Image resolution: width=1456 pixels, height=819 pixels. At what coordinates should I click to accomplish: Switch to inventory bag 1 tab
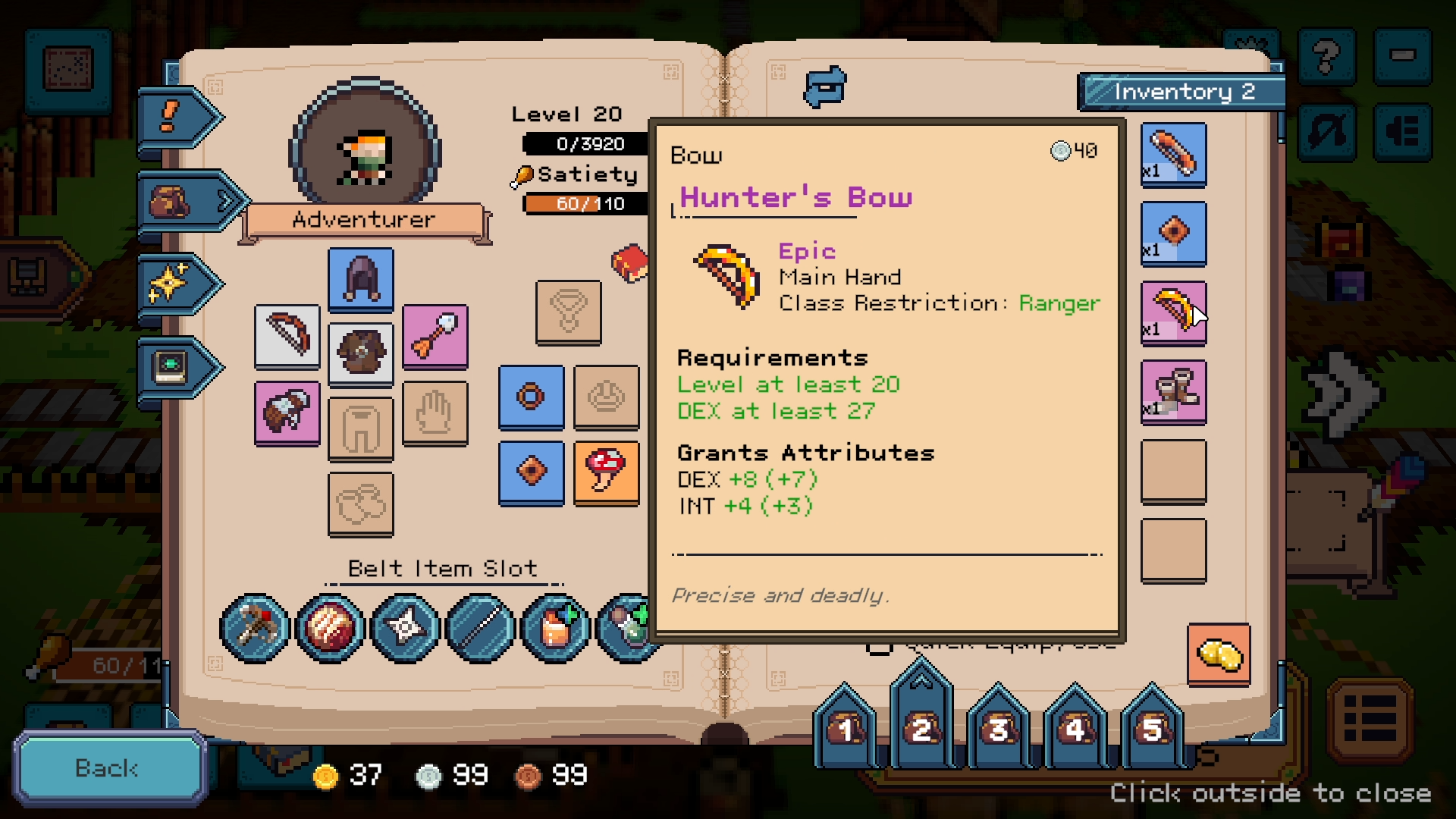845,729
